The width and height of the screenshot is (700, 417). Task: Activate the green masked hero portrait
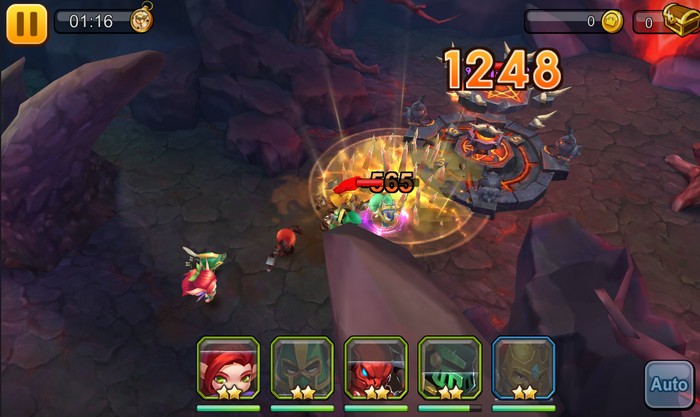point(302,369)
